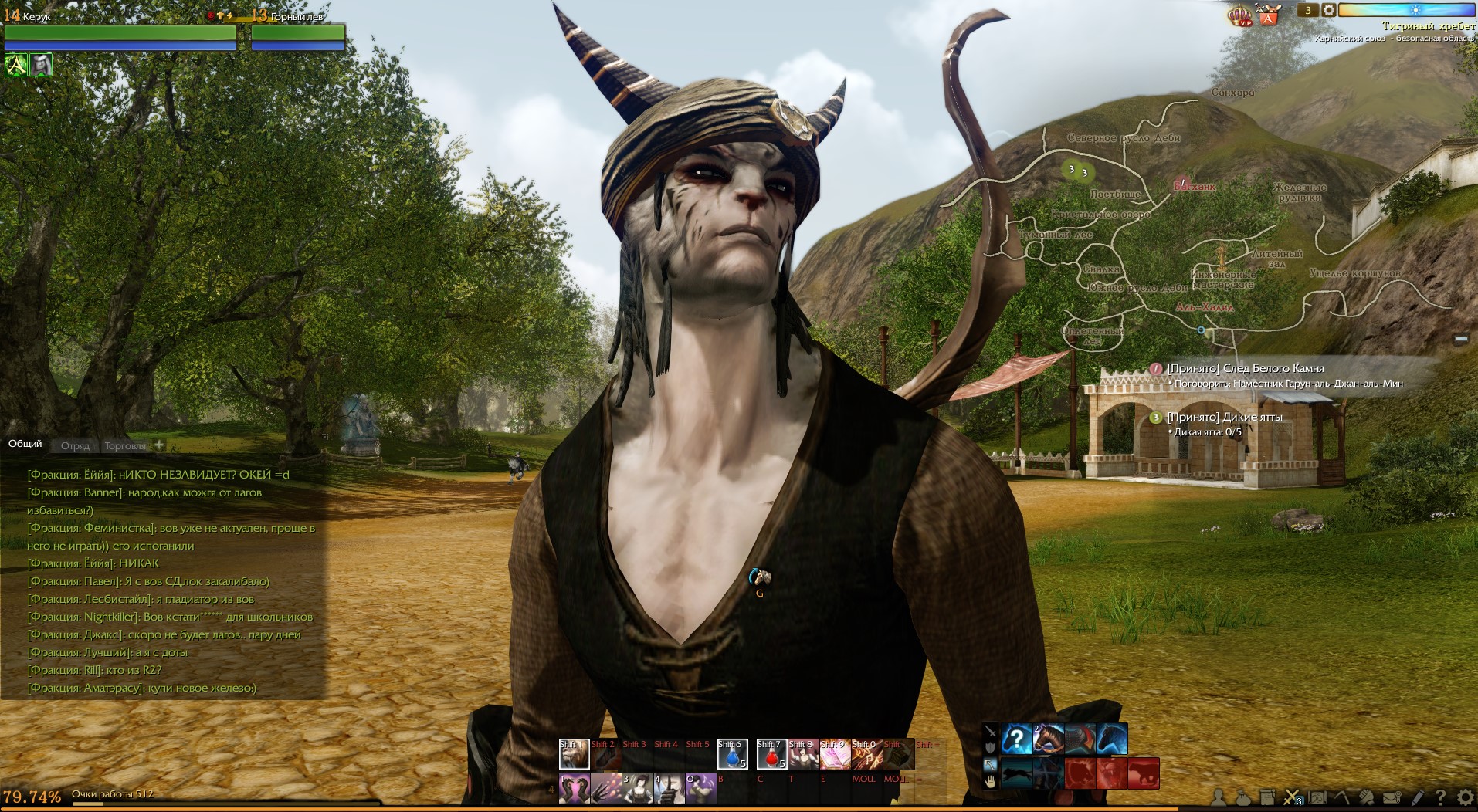Open the red shop bag icon
Viewport: 1478px width, 812px height.
[x=1269, y=15]
